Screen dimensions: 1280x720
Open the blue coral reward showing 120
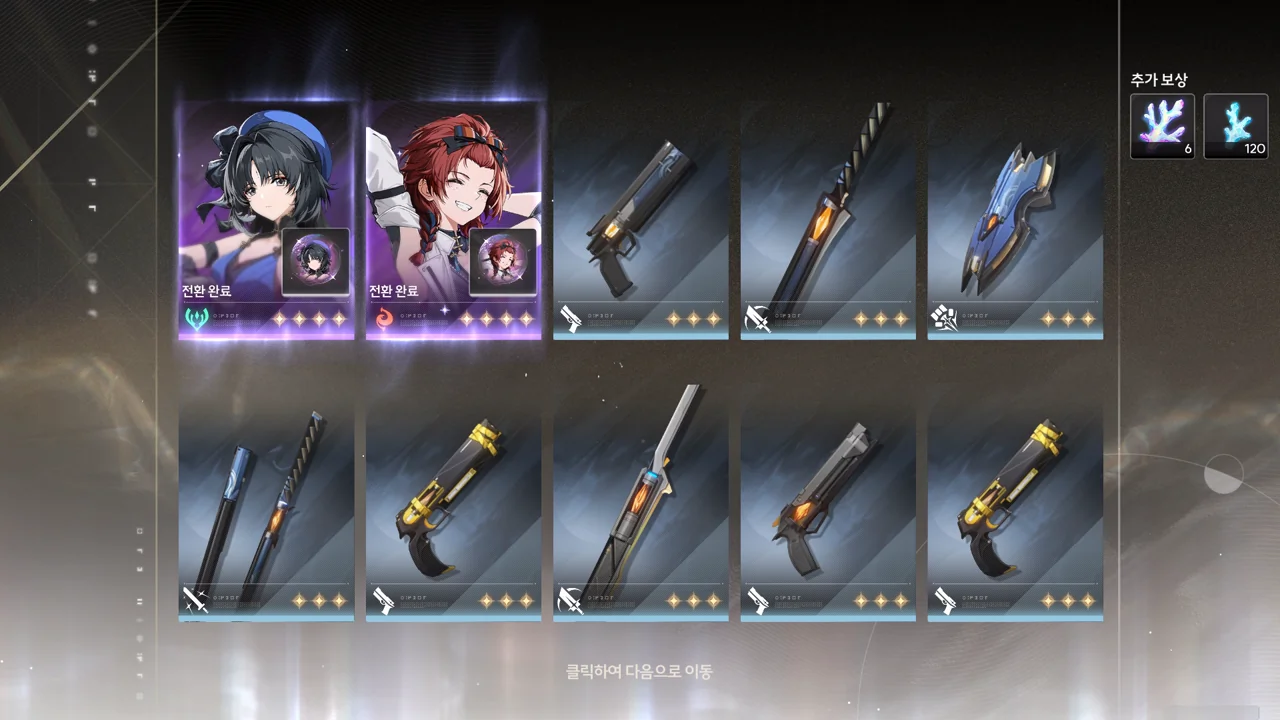click(x=1235, y=126)
